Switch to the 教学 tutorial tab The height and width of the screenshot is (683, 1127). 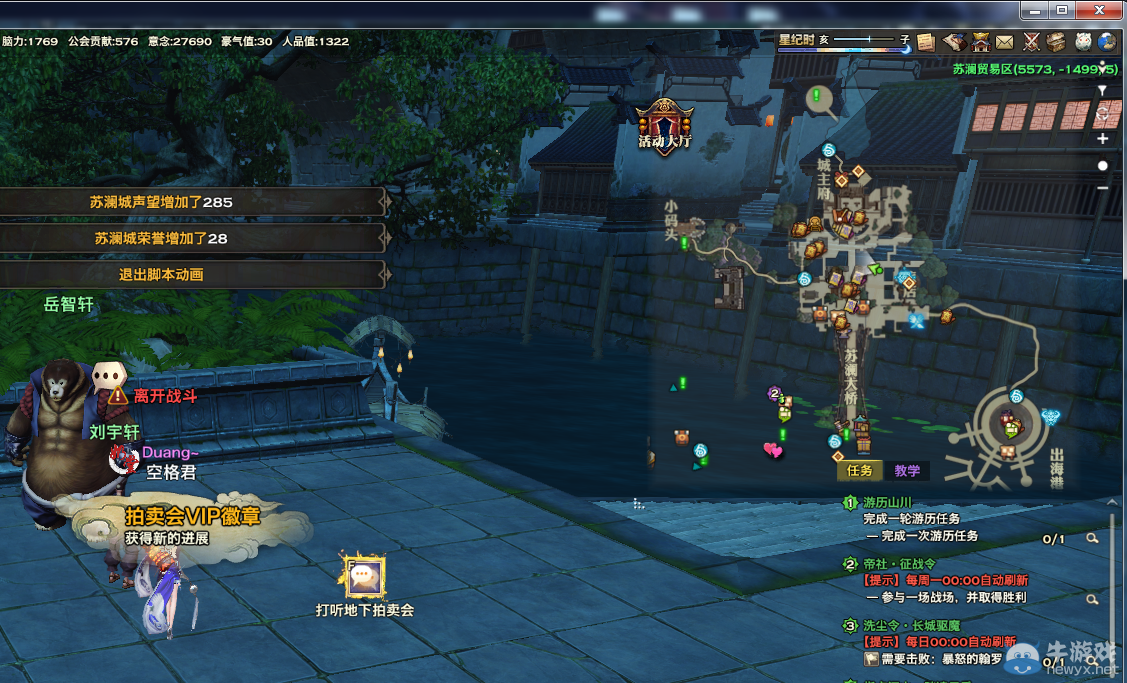tap(907, 471)
